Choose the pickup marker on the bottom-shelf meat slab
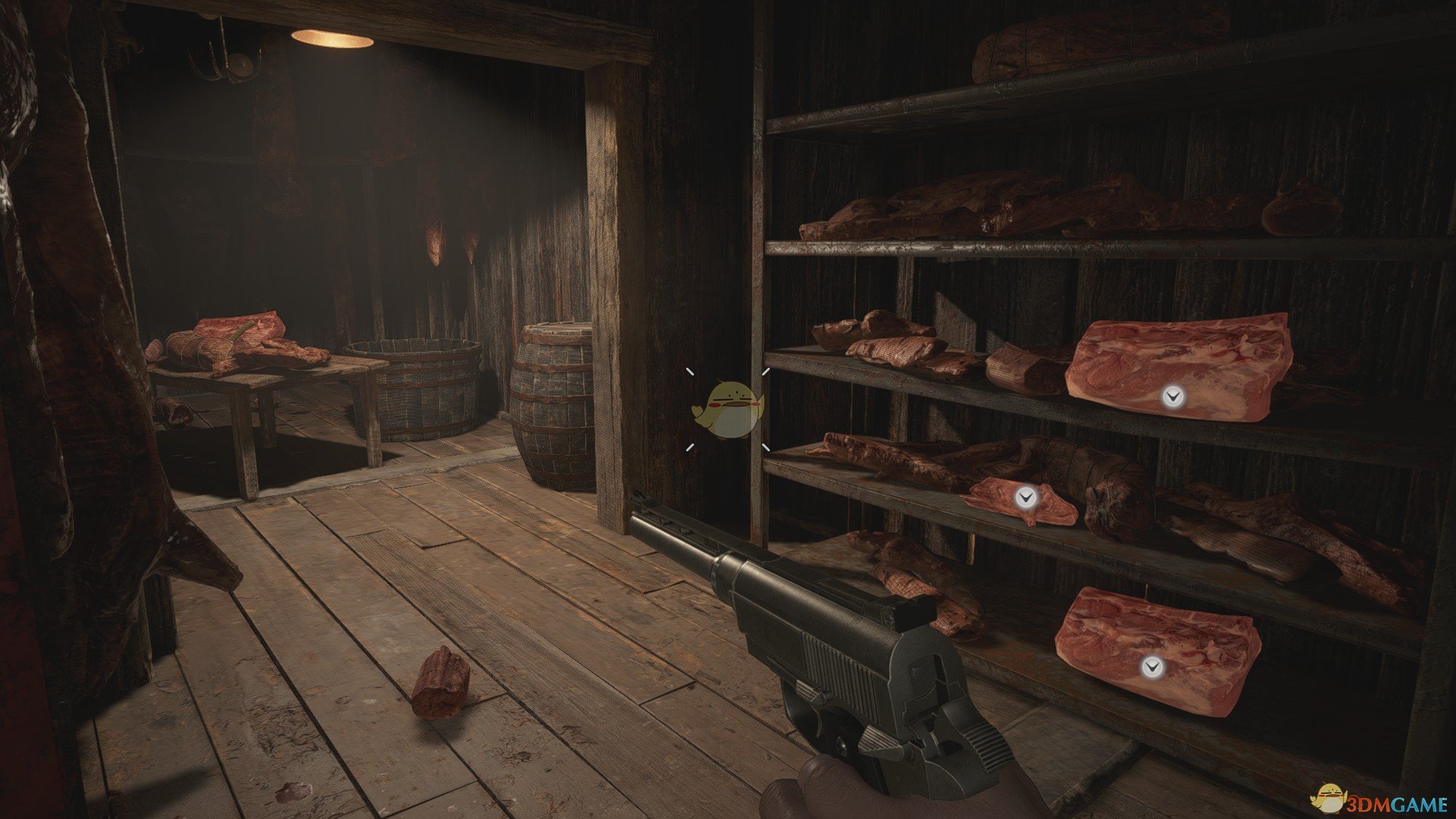 tap(1152, 667)
